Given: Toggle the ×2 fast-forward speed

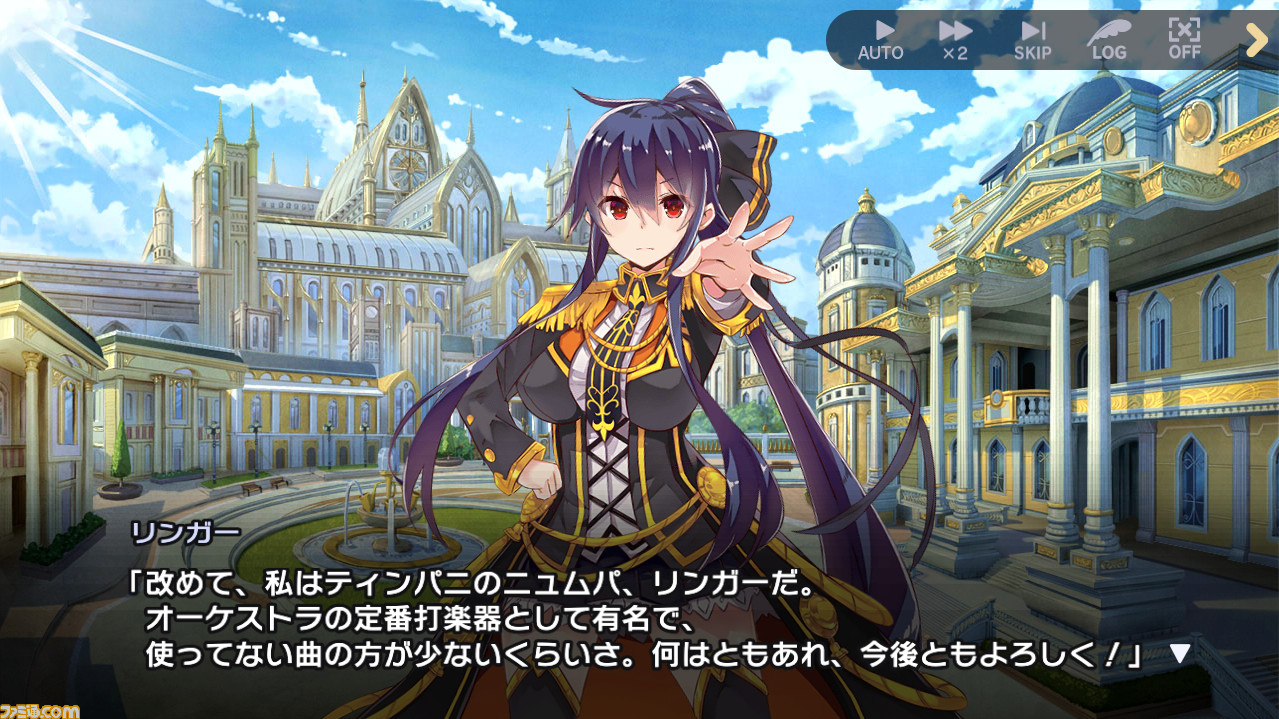Looking at the screenshot, I should 955,40.
